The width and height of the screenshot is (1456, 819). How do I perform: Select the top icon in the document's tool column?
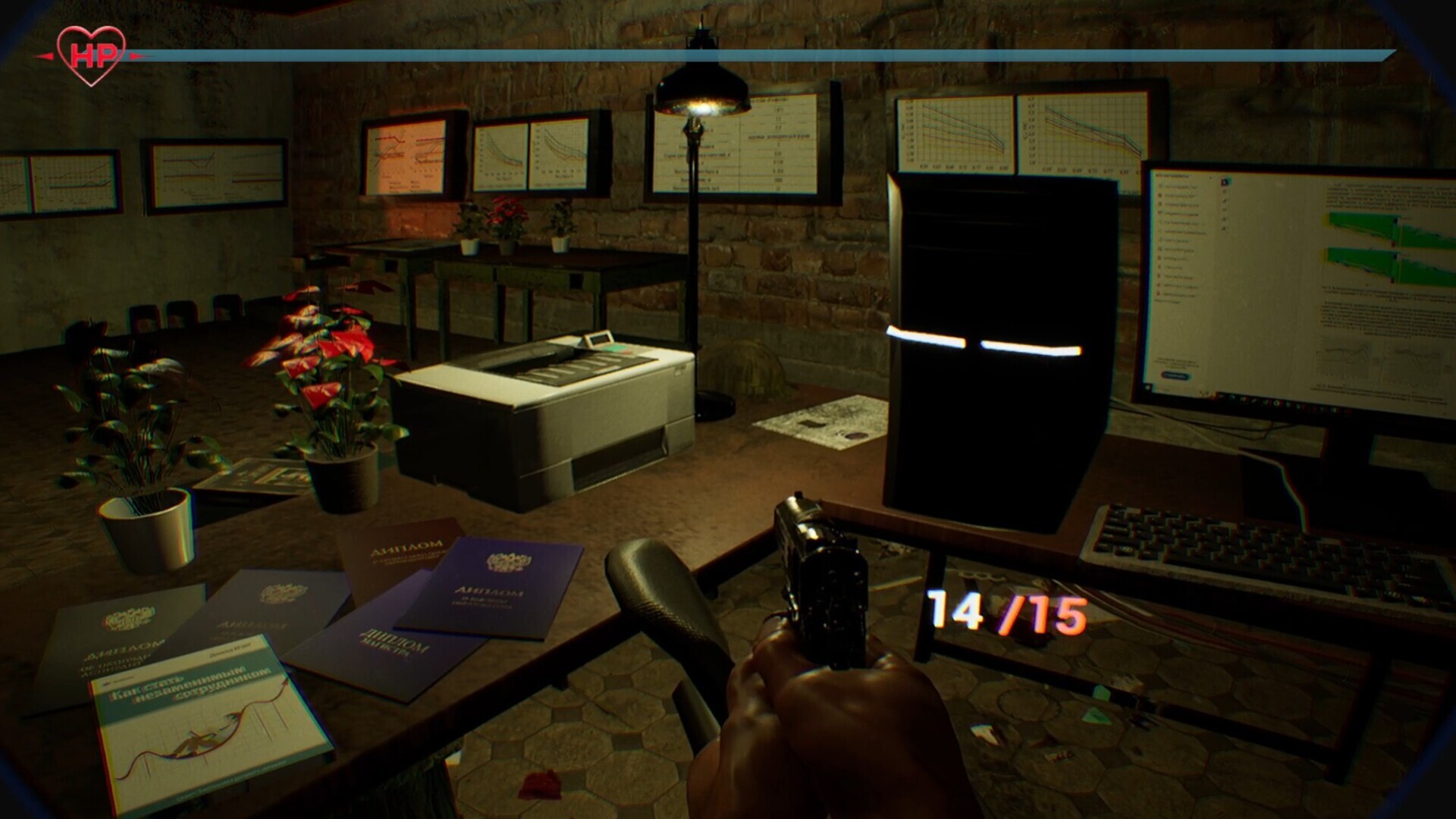[x=1225, y=182]
